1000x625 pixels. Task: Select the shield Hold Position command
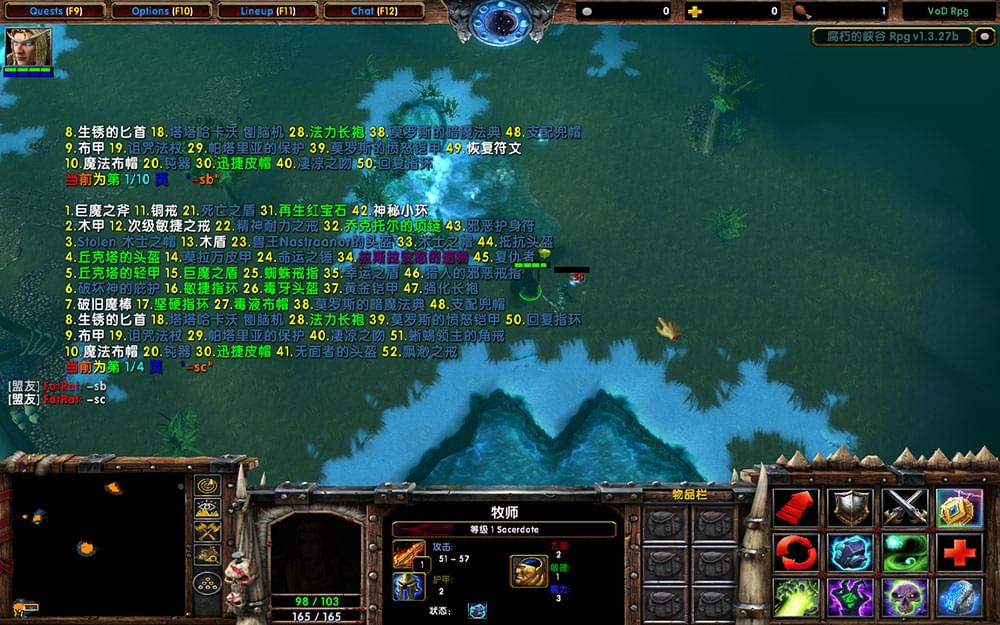[851, 507]
